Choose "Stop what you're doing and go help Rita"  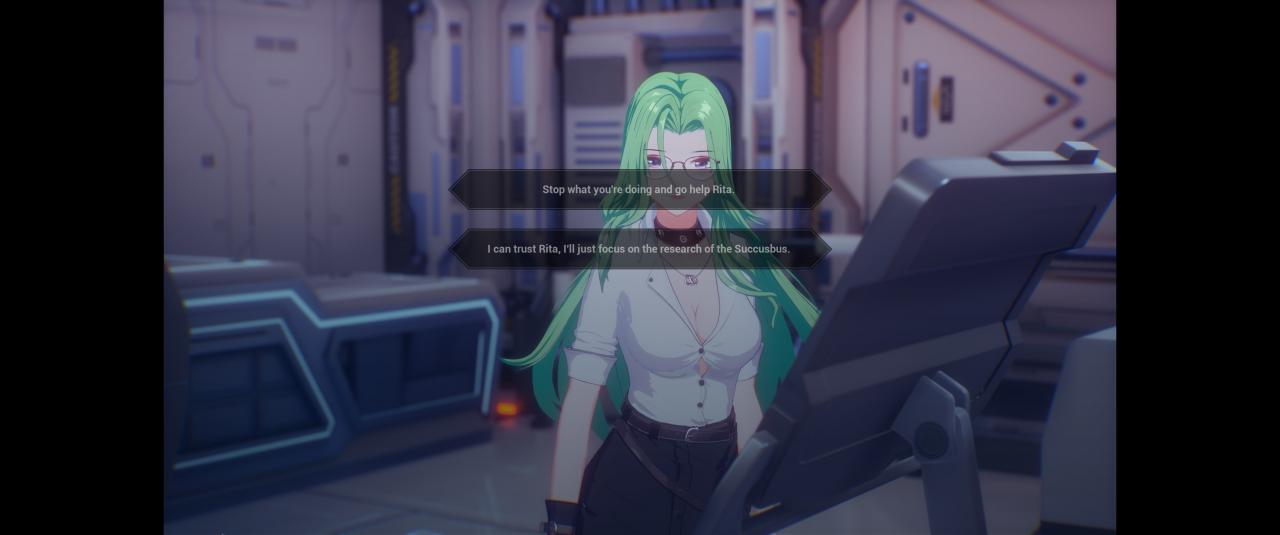tap(639, 189)
